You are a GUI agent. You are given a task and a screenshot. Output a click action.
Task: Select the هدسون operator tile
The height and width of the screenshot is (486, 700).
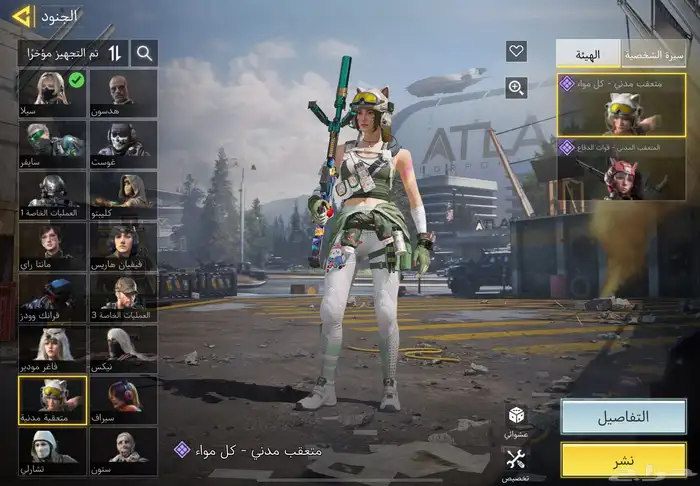tap(123, 93)
